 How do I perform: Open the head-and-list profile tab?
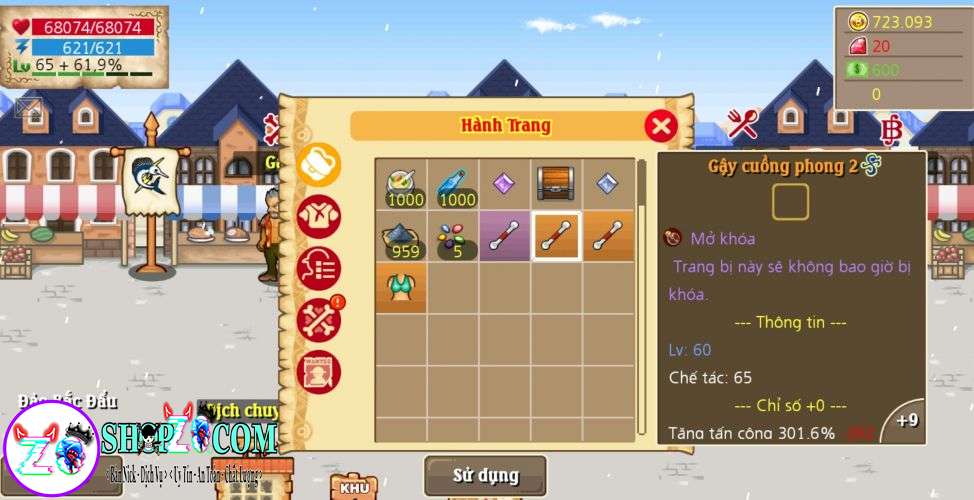click(319, 268)
